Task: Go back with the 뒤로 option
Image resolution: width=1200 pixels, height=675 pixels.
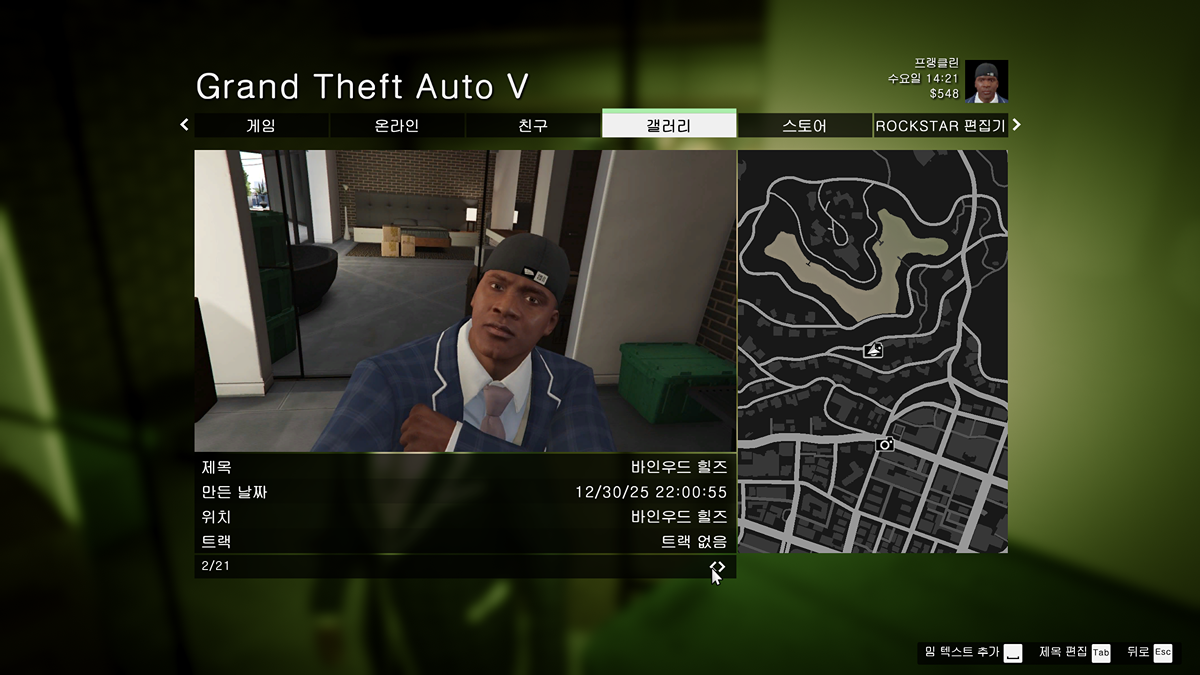Action: [1149, 652]
